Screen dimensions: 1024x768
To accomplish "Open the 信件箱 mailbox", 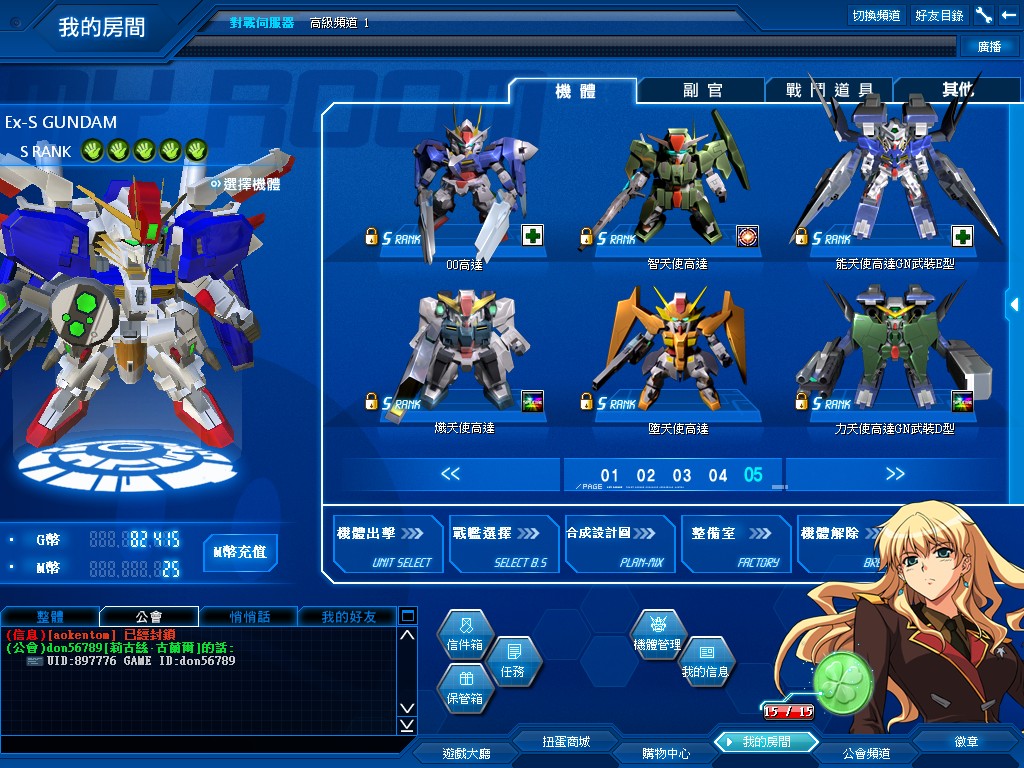I will [465, 636].
